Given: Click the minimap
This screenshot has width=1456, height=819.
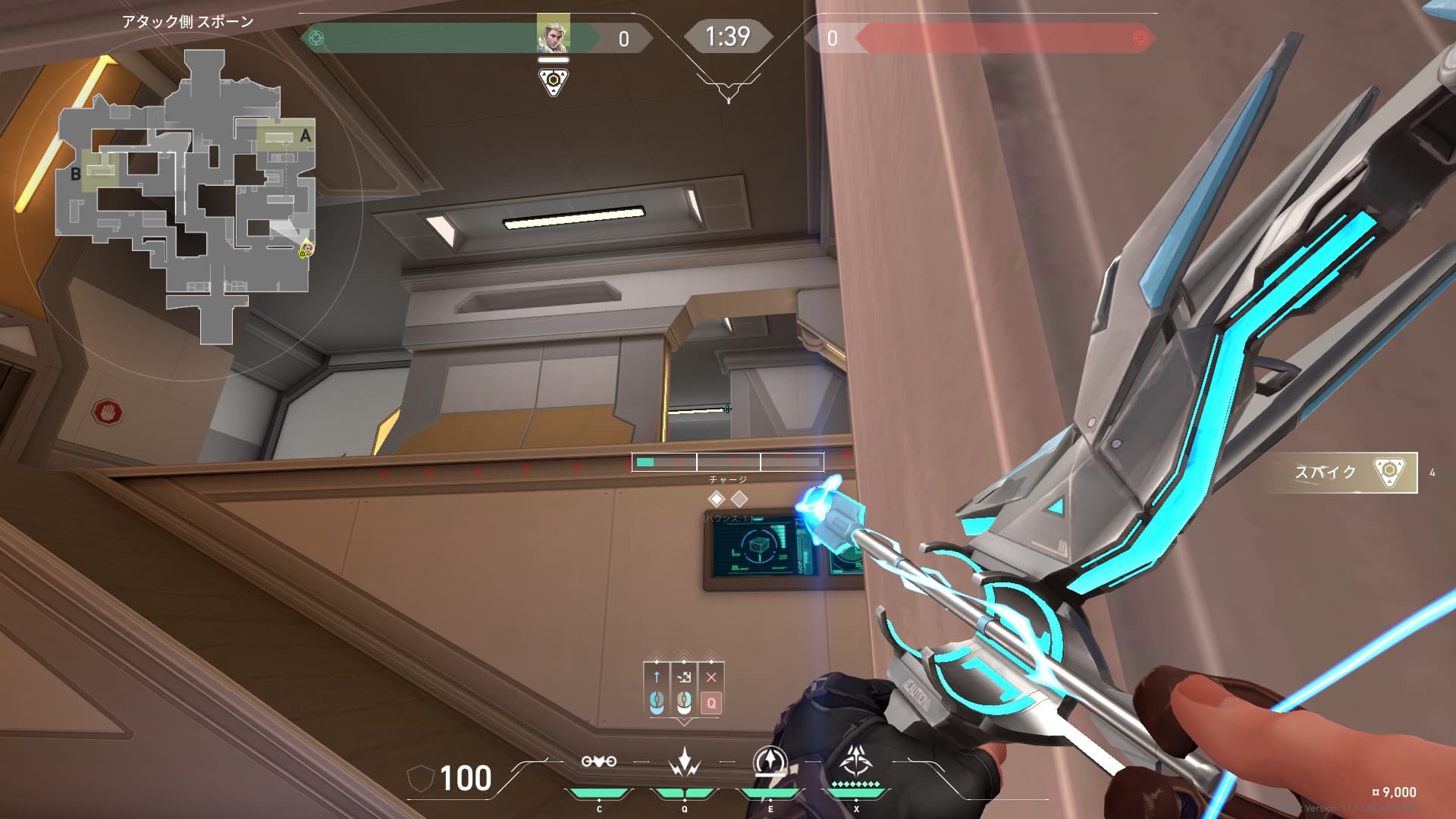Looking at the screenshot, I should tap(187, 197).
